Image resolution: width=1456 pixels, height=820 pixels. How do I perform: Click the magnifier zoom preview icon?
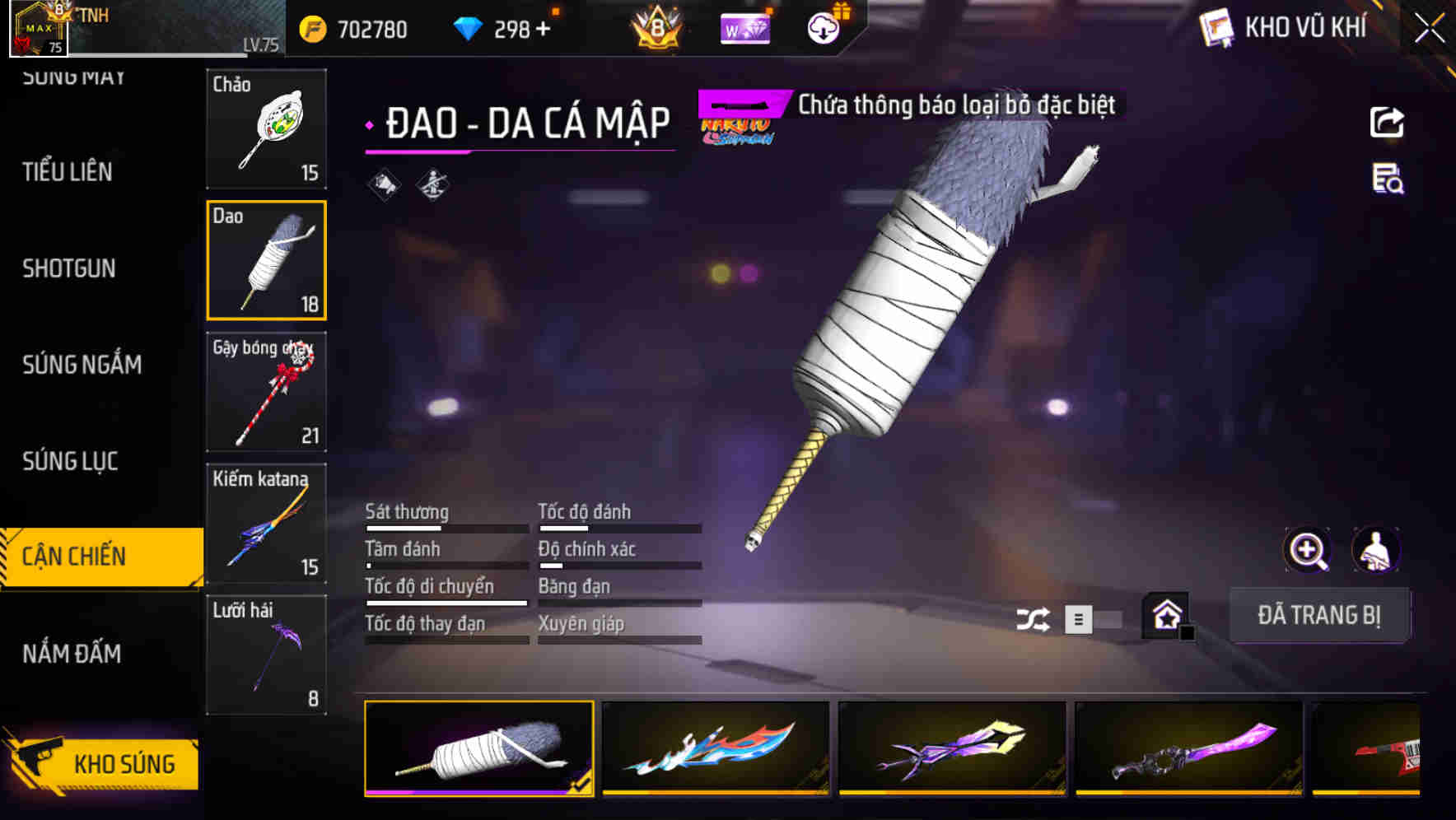[1306, 550]
